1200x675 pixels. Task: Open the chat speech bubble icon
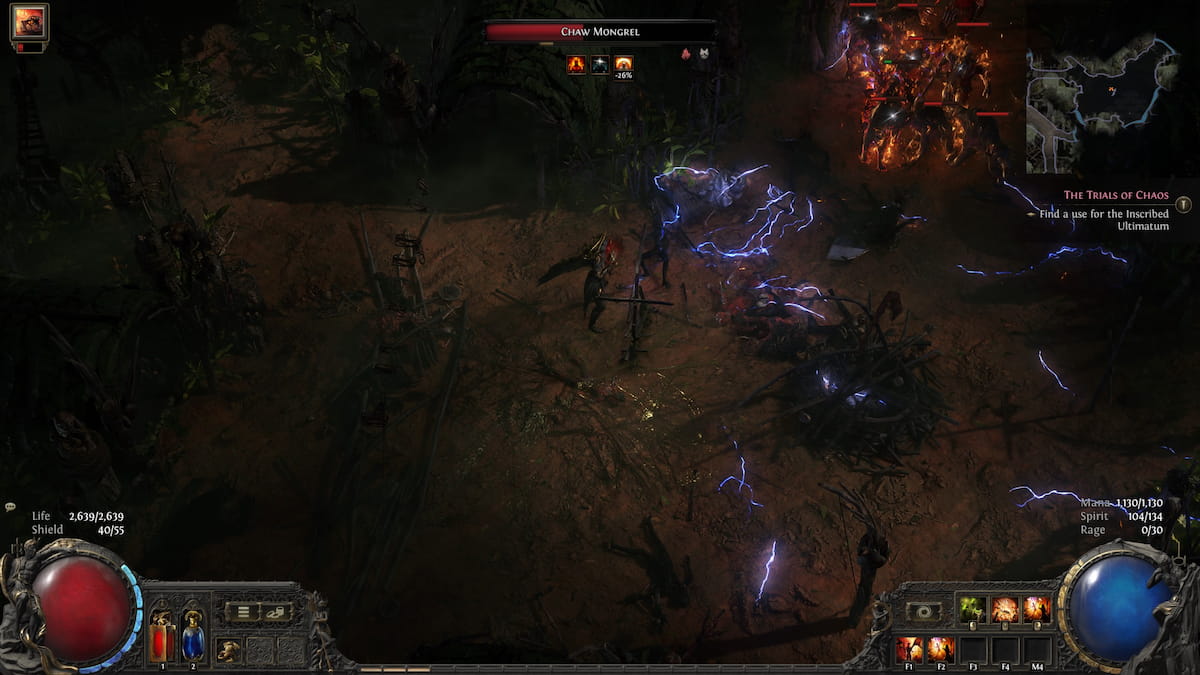click(x=9, y=507)
